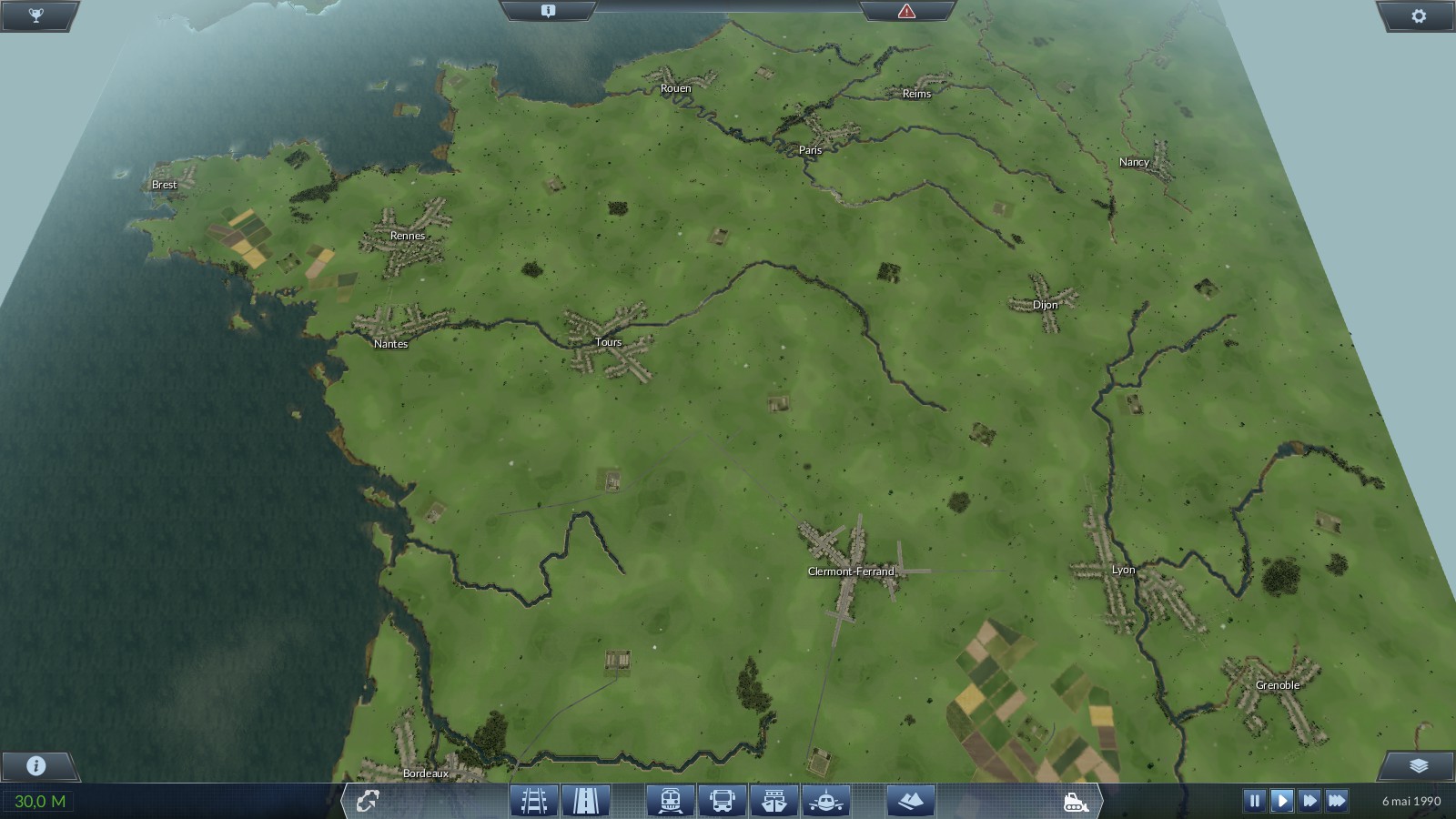Open the info panel button
Screen dimensions: 1456x819
[36, 765]
